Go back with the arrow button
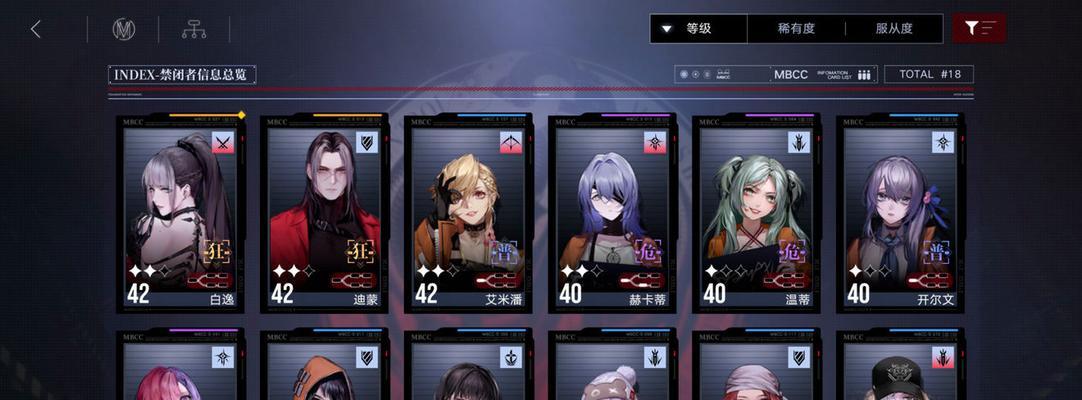This screenshot has height=400, width=1082. pyautogui.click(x=36, y=29)
